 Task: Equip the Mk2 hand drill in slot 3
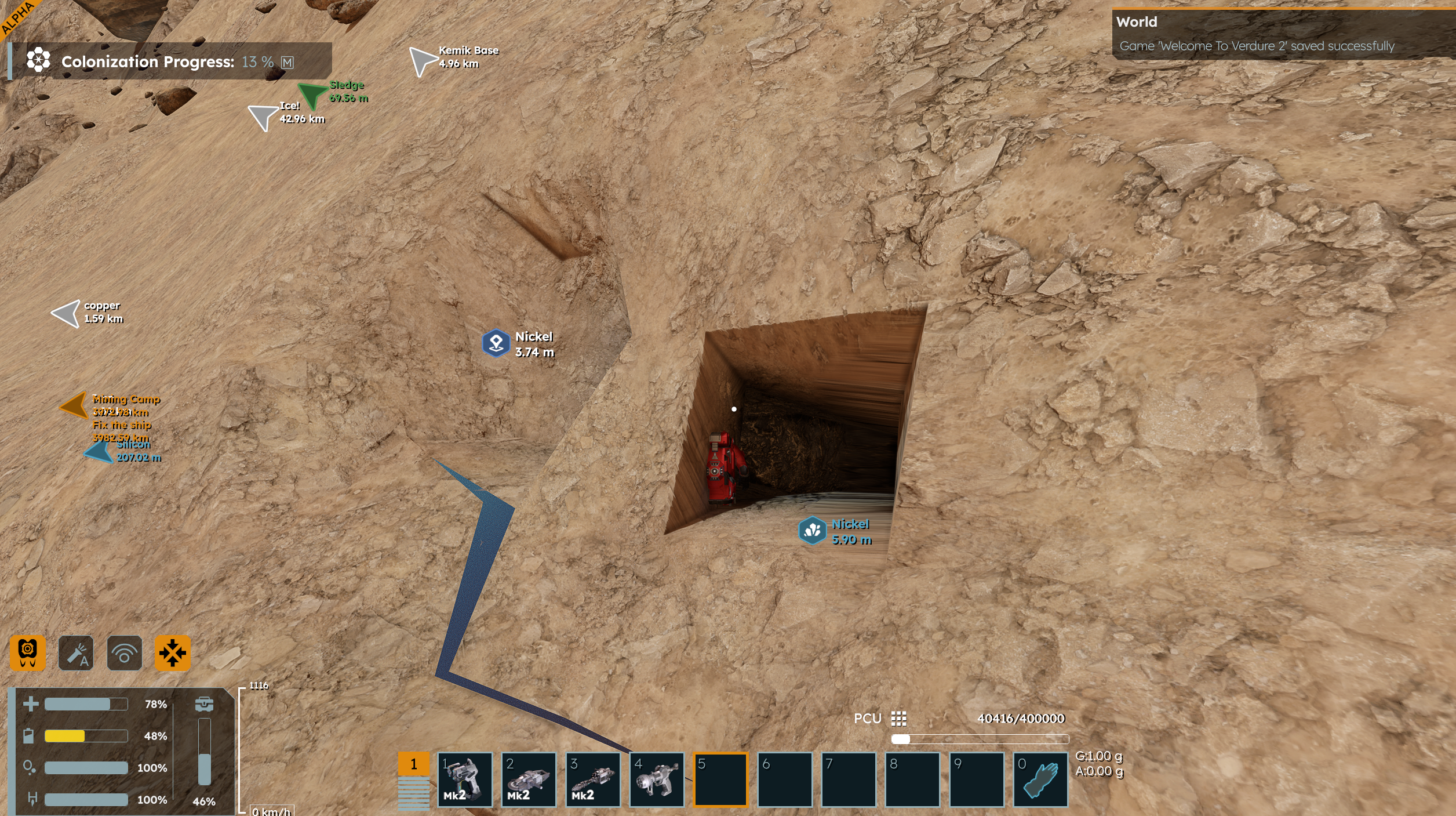point(593,779)
